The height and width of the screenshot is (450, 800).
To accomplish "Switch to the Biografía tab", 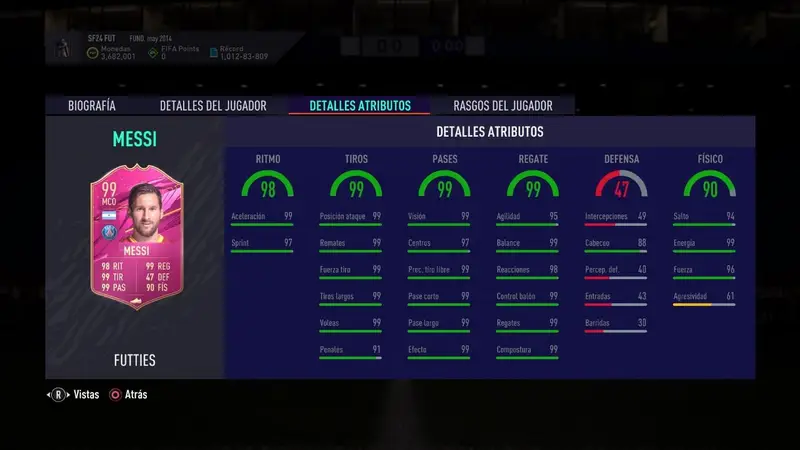I will [x=91, y=105].
